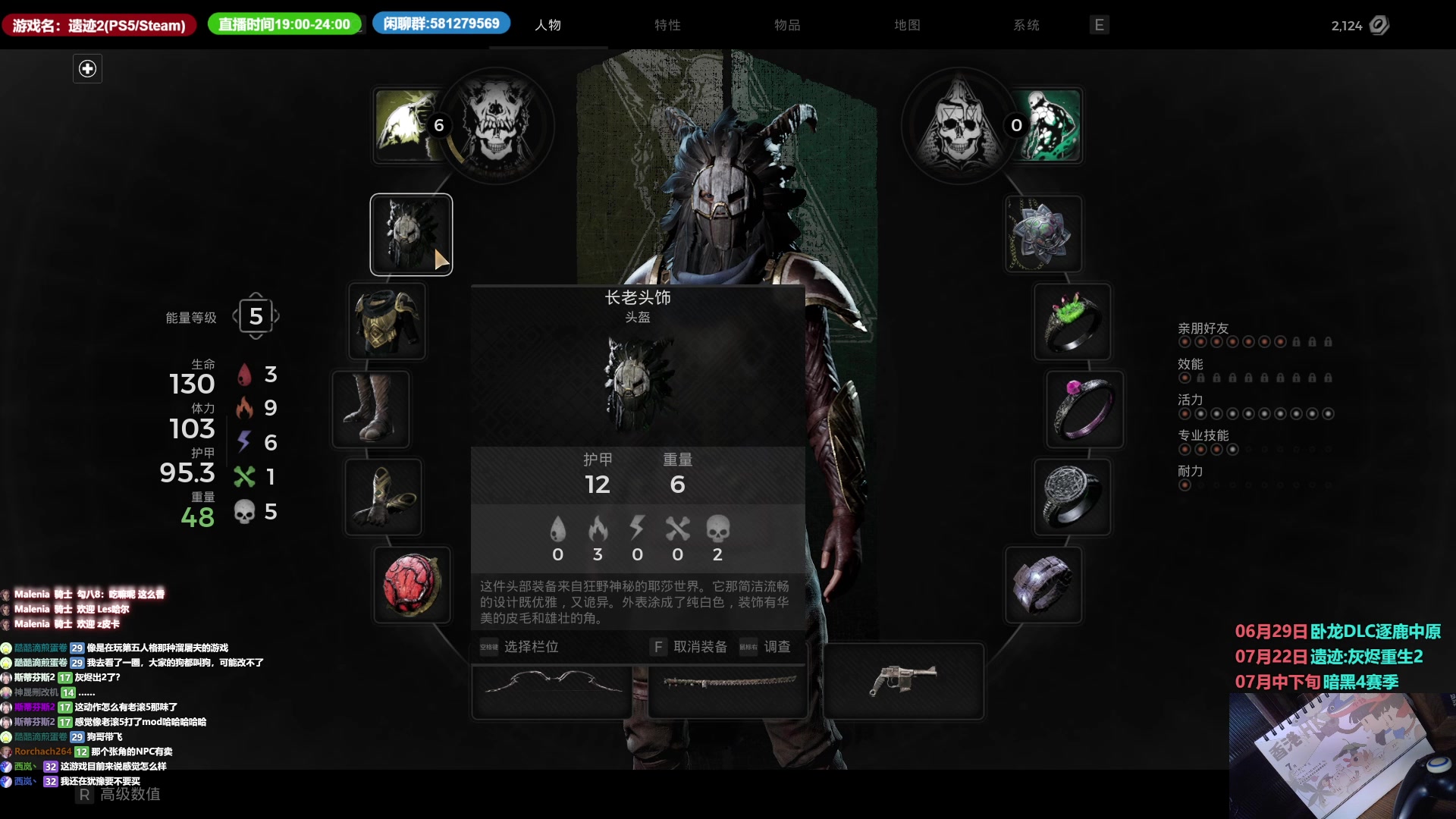Select the hooded skull second archetype emblem
Viewport: 1456px width, 819px height.
959,125
